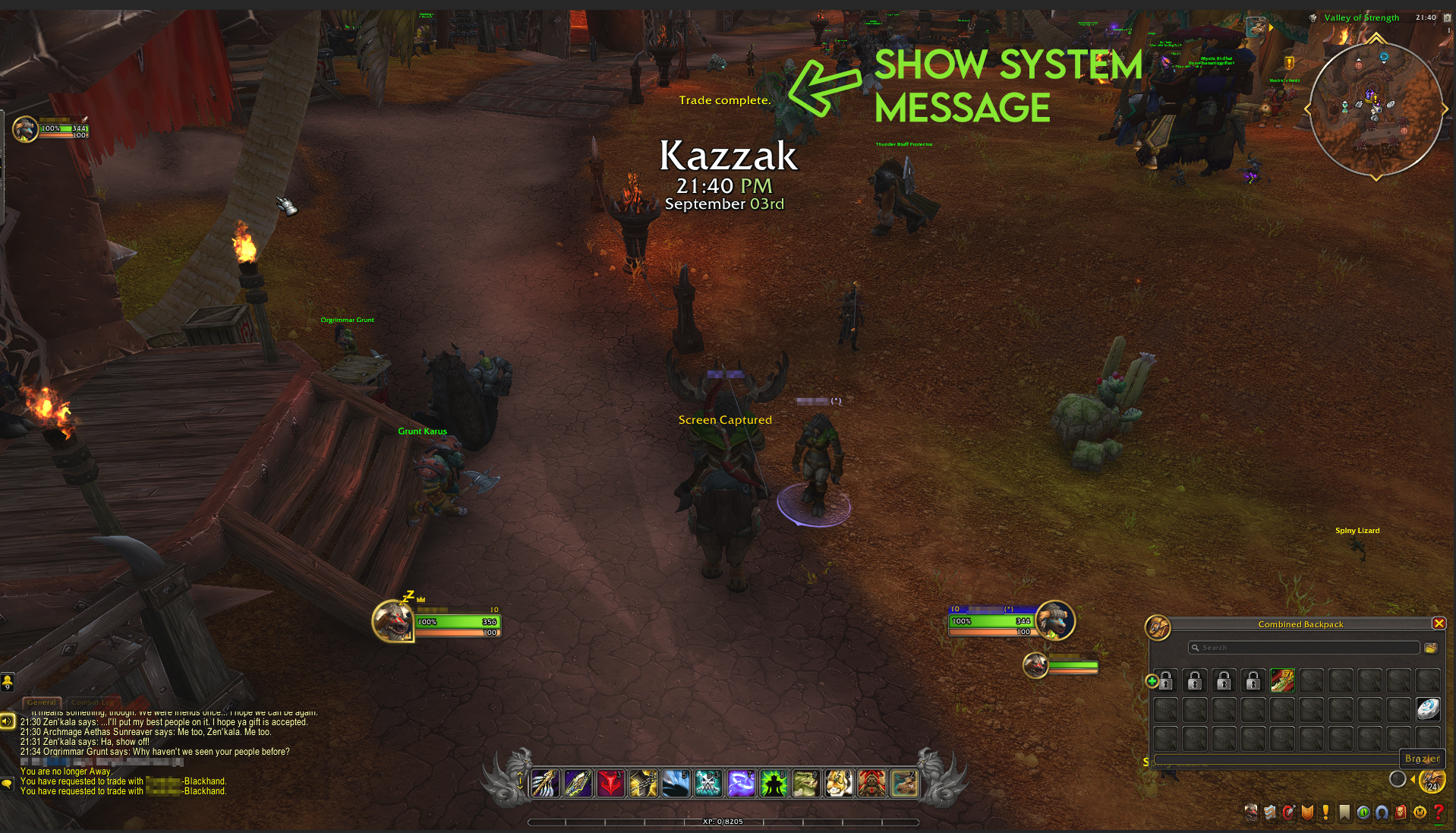Image resolution: width=1456 pixels, height=833 pixels.
Task: Switch to the Combat Log tab
Action: (93, 702)
